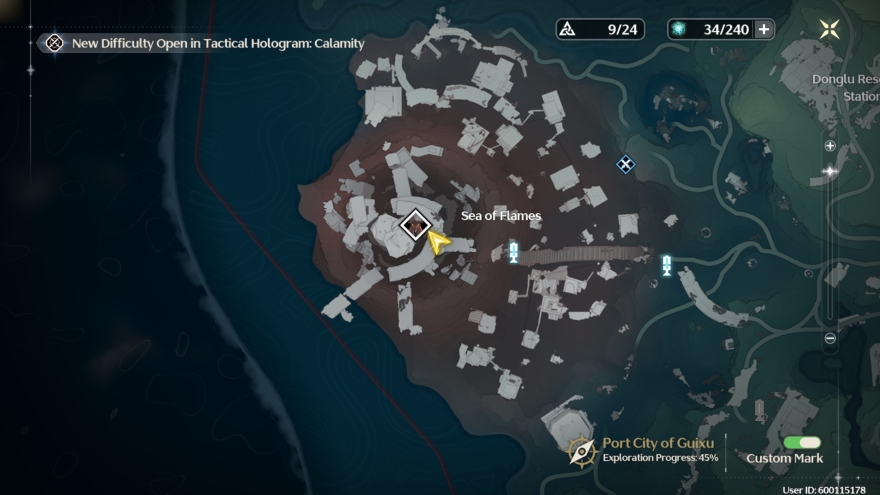Zoom out the map with minus button
Viewport: 880px width, 495px height.
click(830, 338)
